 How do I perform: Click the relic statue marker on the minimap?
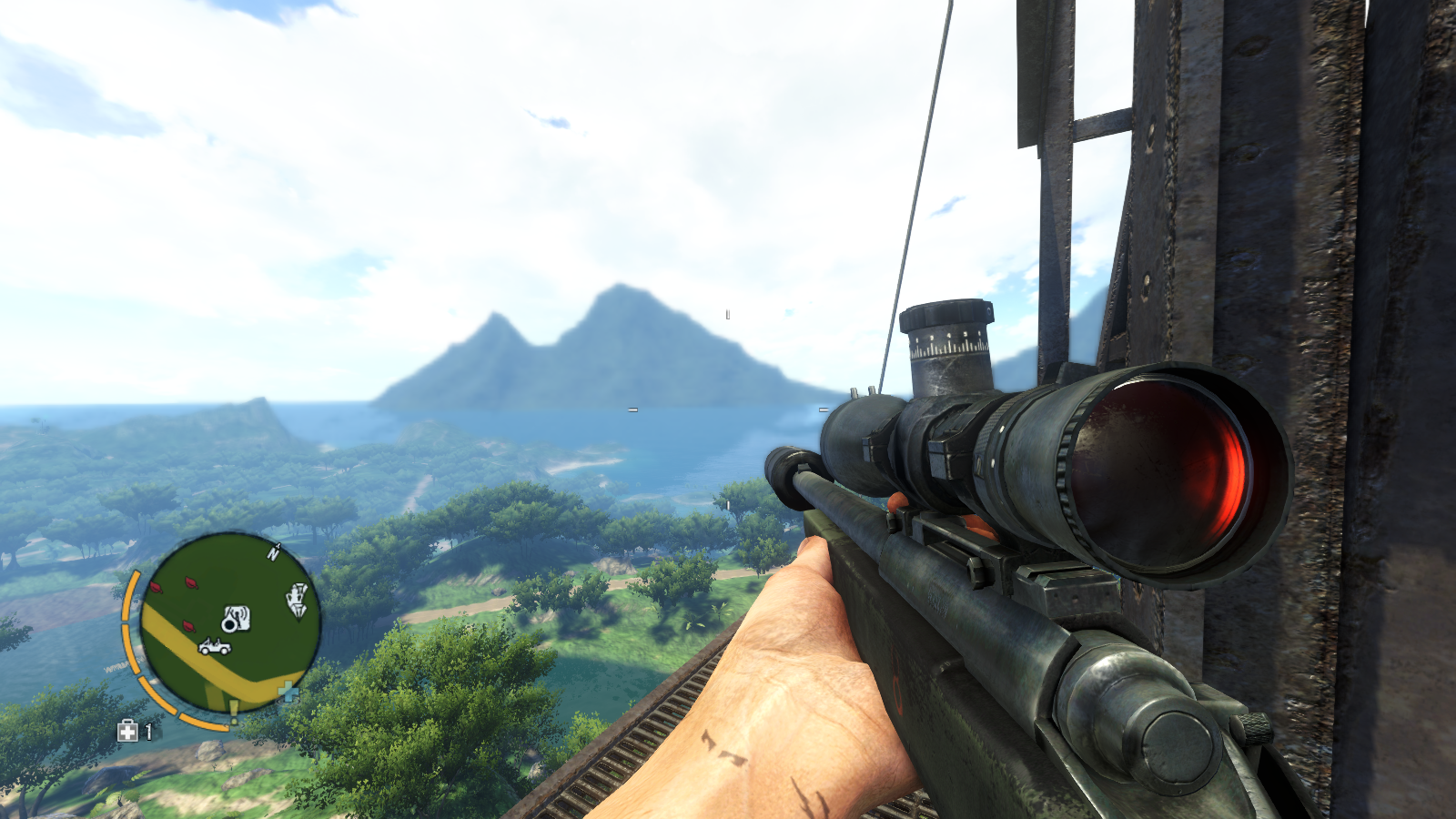click(298, 599)
